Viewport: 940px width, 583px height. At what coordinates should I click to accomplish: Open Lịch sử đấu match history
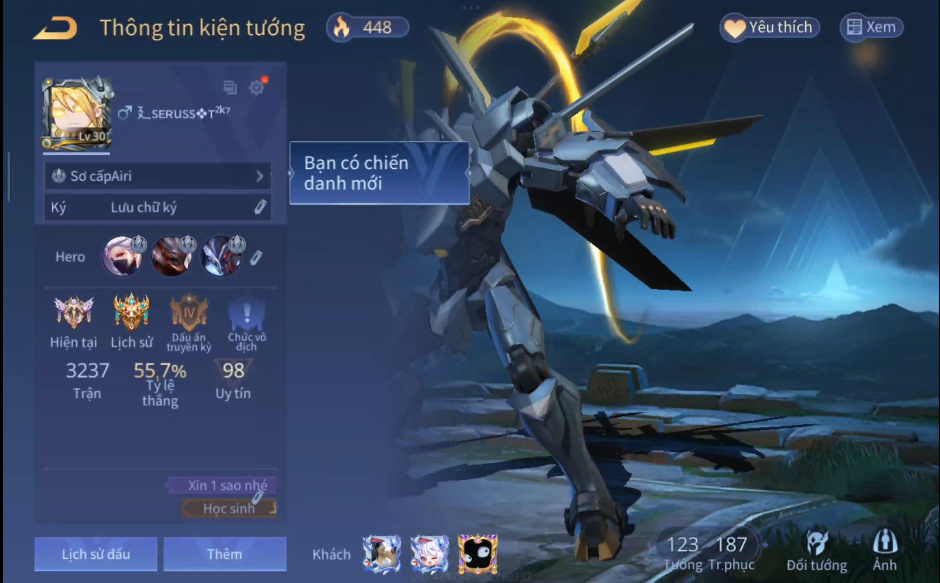point(95,554)
